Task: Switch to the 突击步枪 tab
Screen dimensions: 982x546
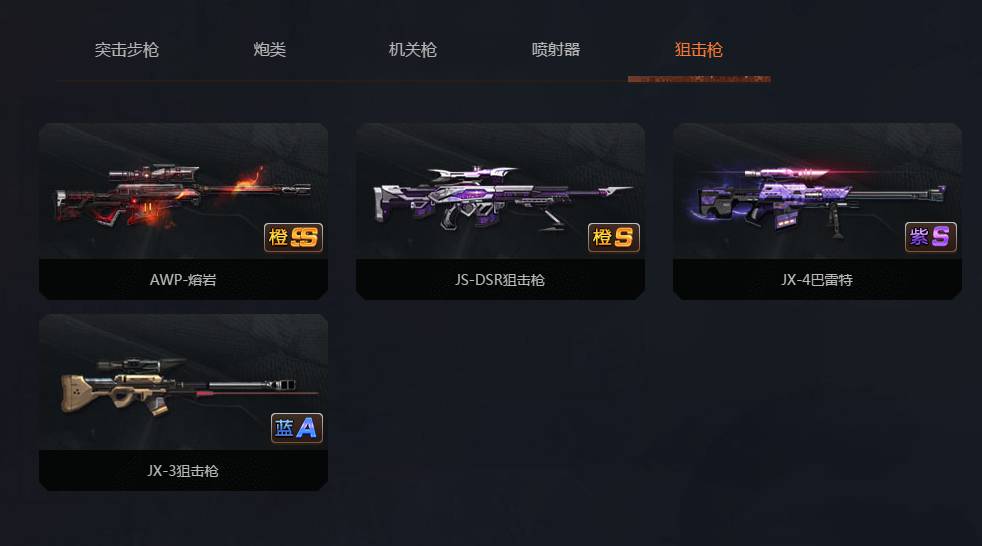Action: [x=127, y=50]
